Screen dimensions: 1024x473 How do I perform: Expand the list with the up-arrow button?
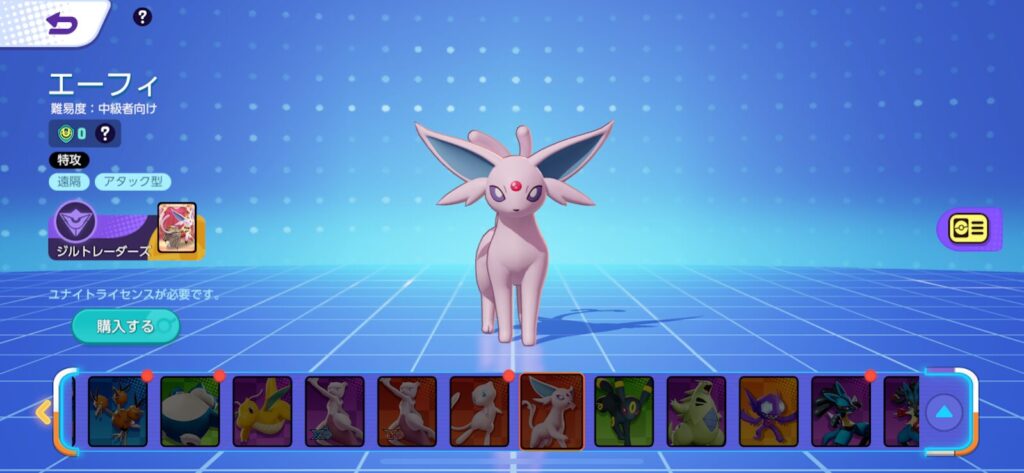point(945,411)
